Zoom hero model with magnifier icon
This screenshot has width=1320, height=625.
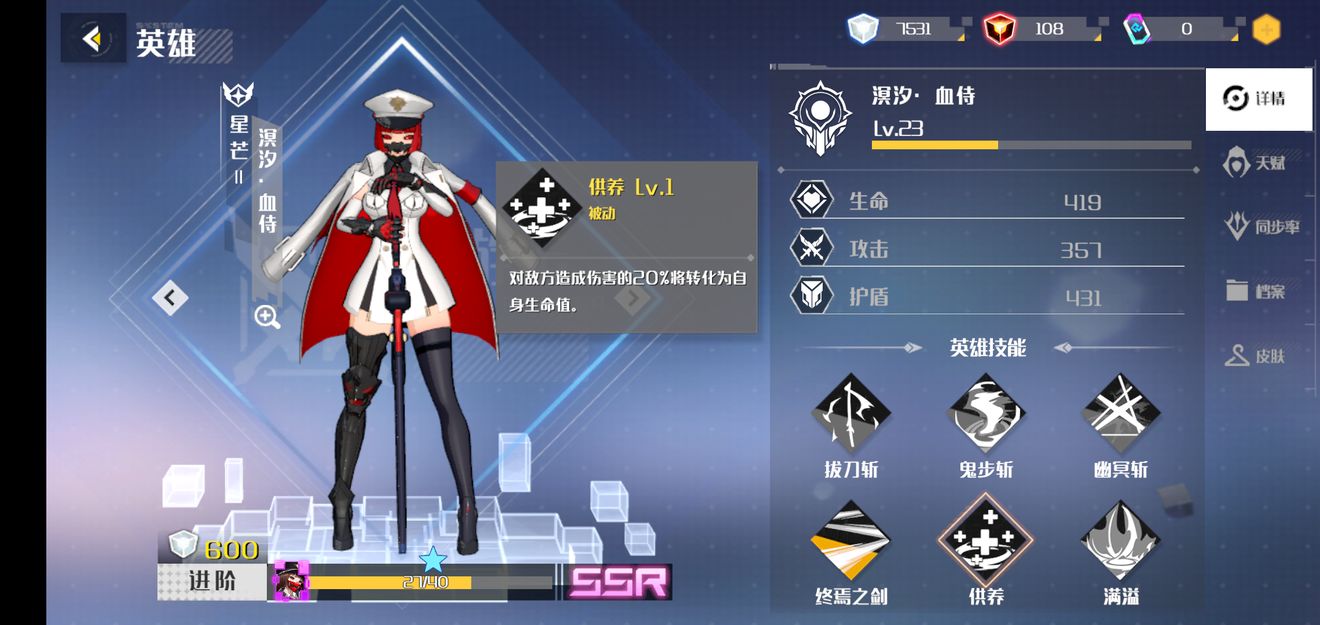click(x=267, y=317)
